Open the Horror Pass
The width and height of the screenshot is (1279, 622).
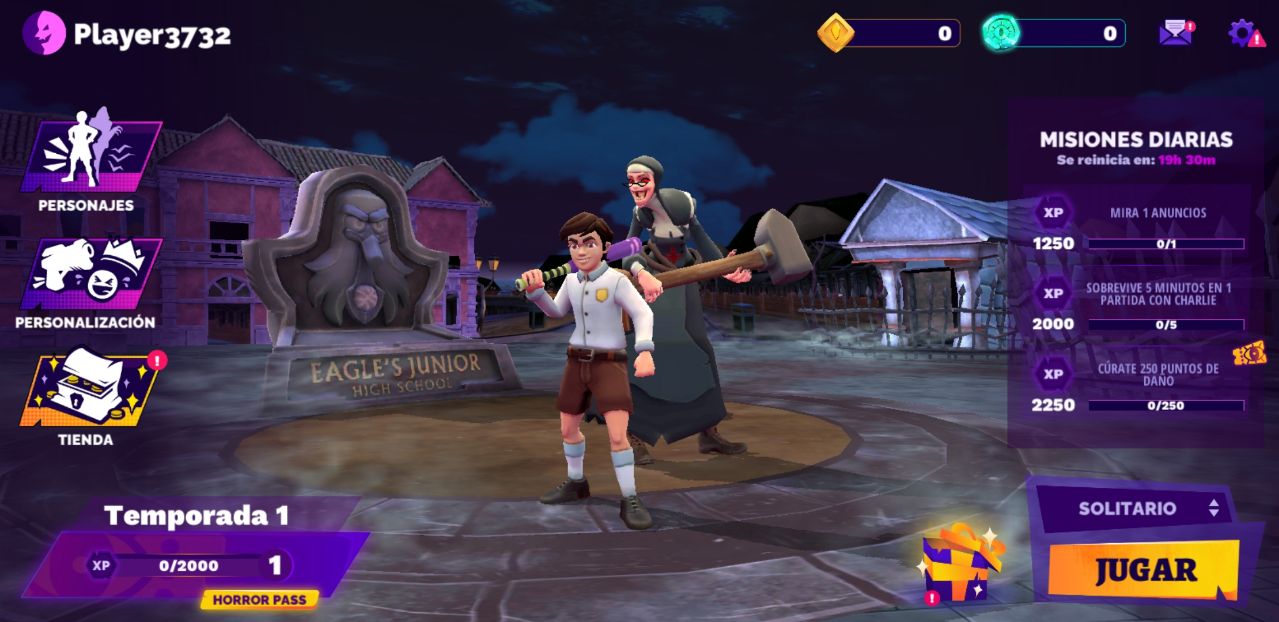(259, 600)
